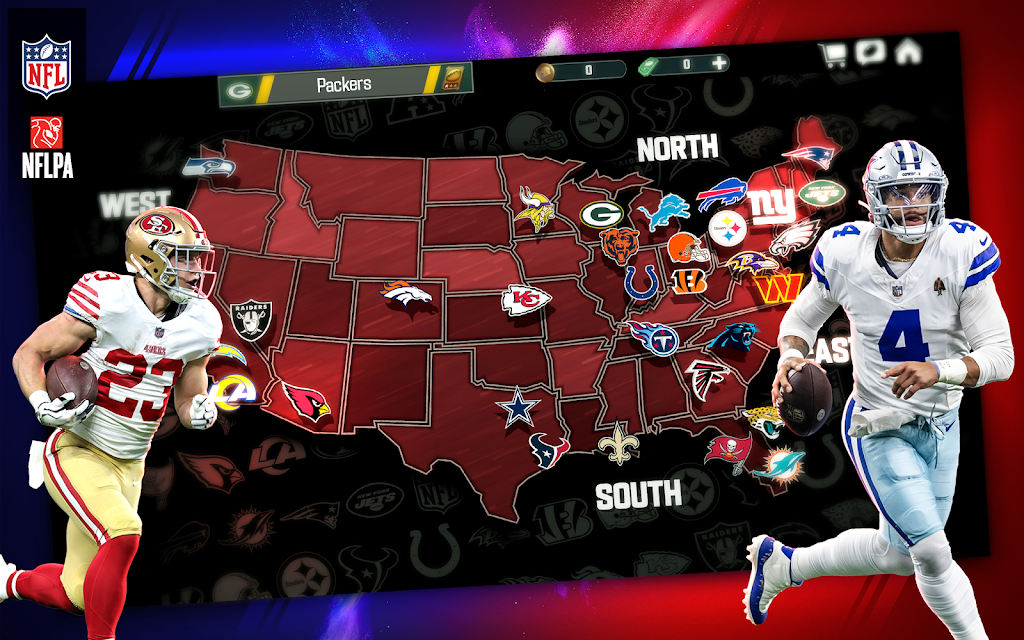Select the Kansas City Chiefs logo
Viewport: 1024px width, 640px height.
[x=526, y=300]
